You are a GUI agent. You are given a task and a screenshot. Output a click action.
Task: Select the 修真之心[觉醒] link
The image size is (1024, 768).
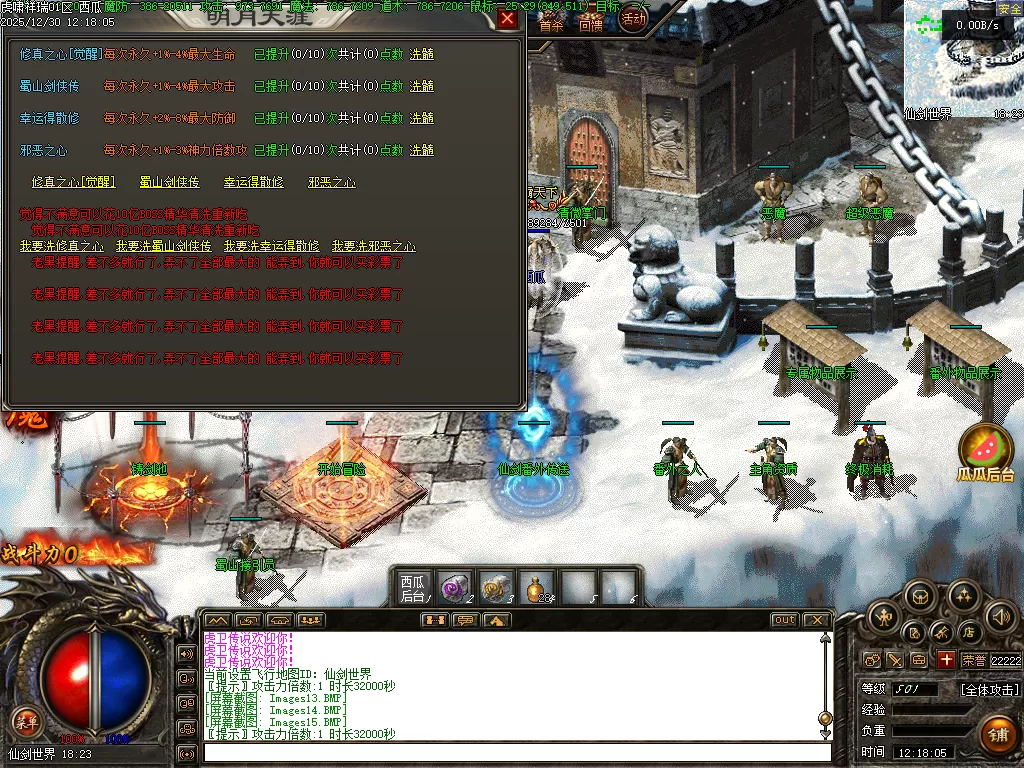tap(73, 182)
